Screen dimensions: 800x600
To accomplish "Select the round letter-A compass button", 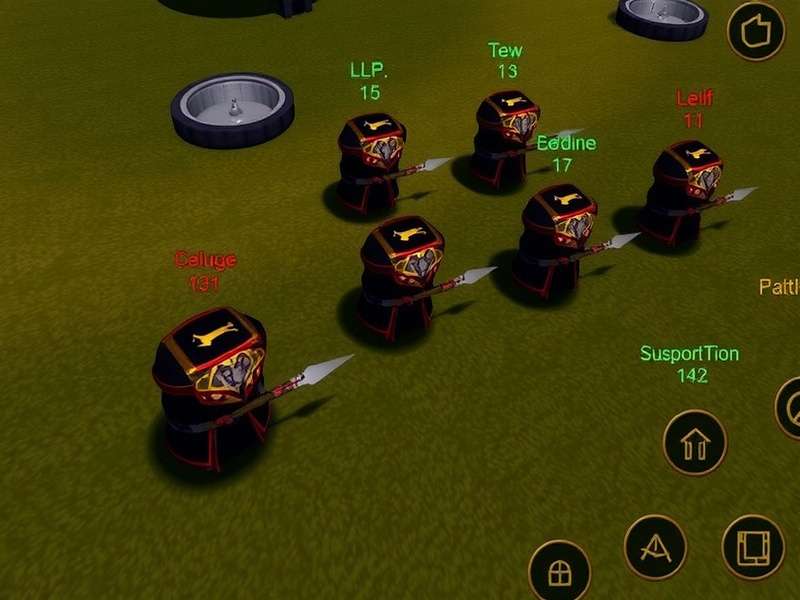I will coord(655,546).
